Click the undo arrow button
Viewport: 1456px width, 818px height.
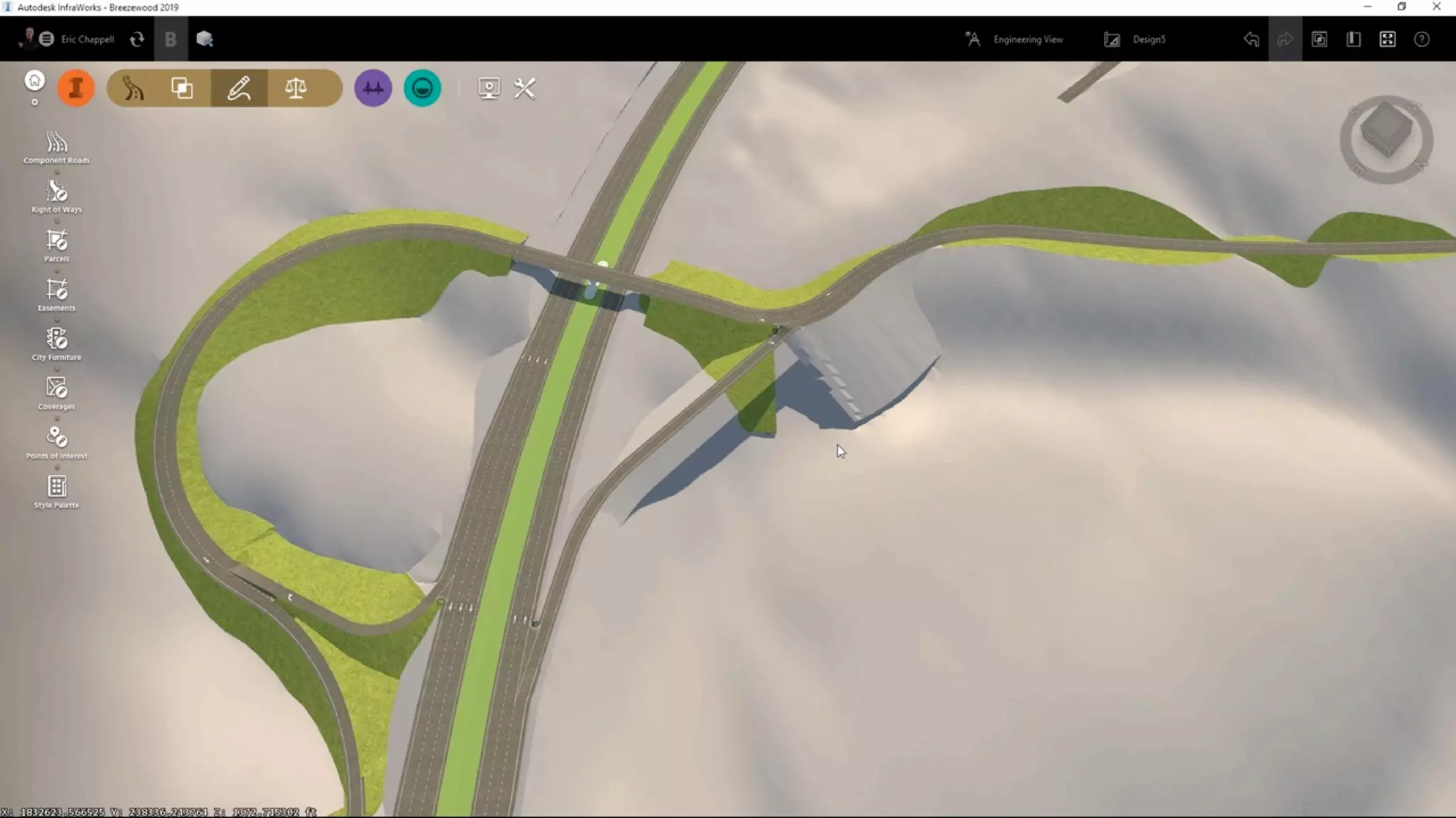click(1251, 39)
